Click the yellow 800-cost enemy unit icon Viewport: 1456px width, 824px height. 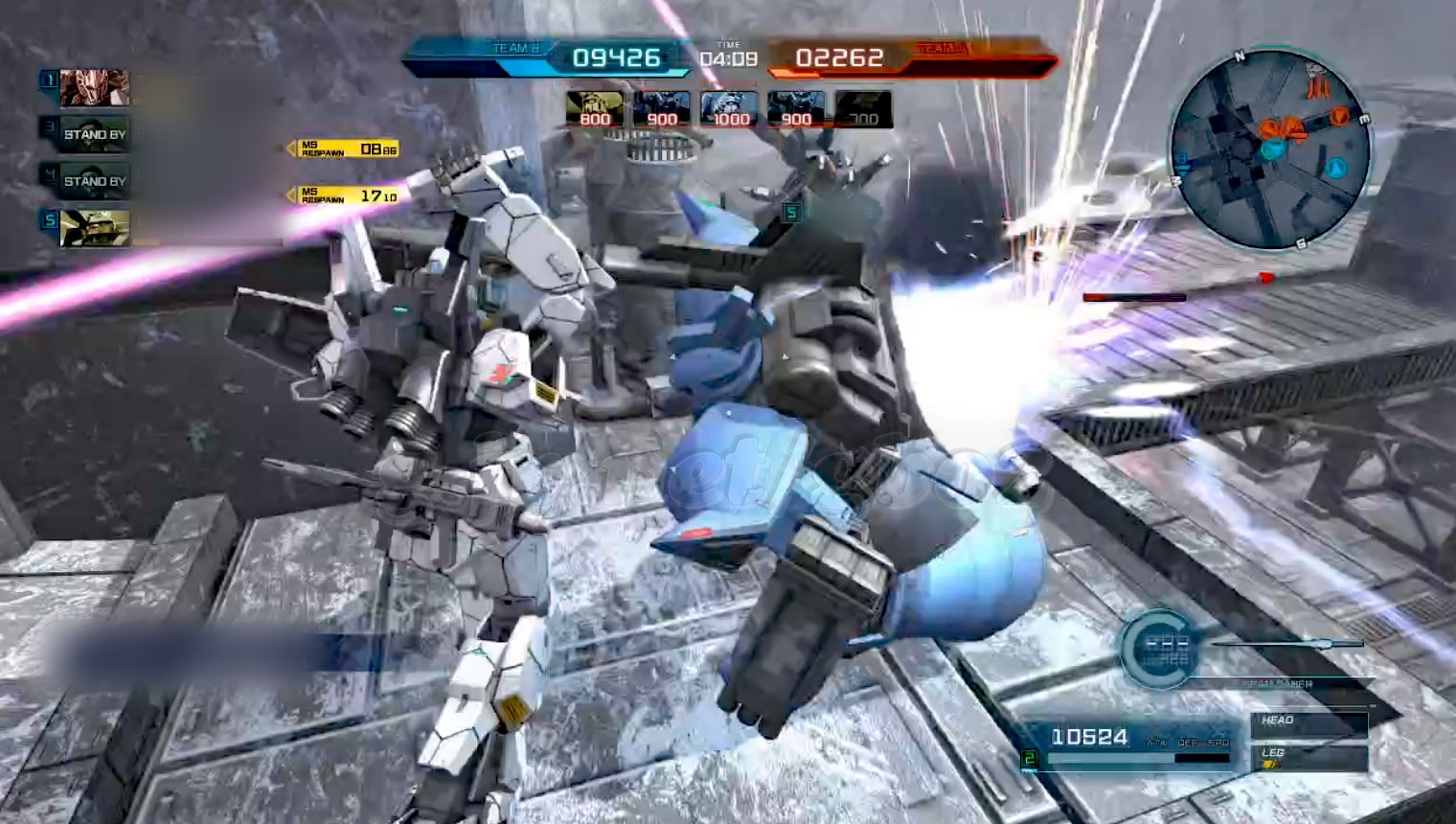[x=594, y=109]
